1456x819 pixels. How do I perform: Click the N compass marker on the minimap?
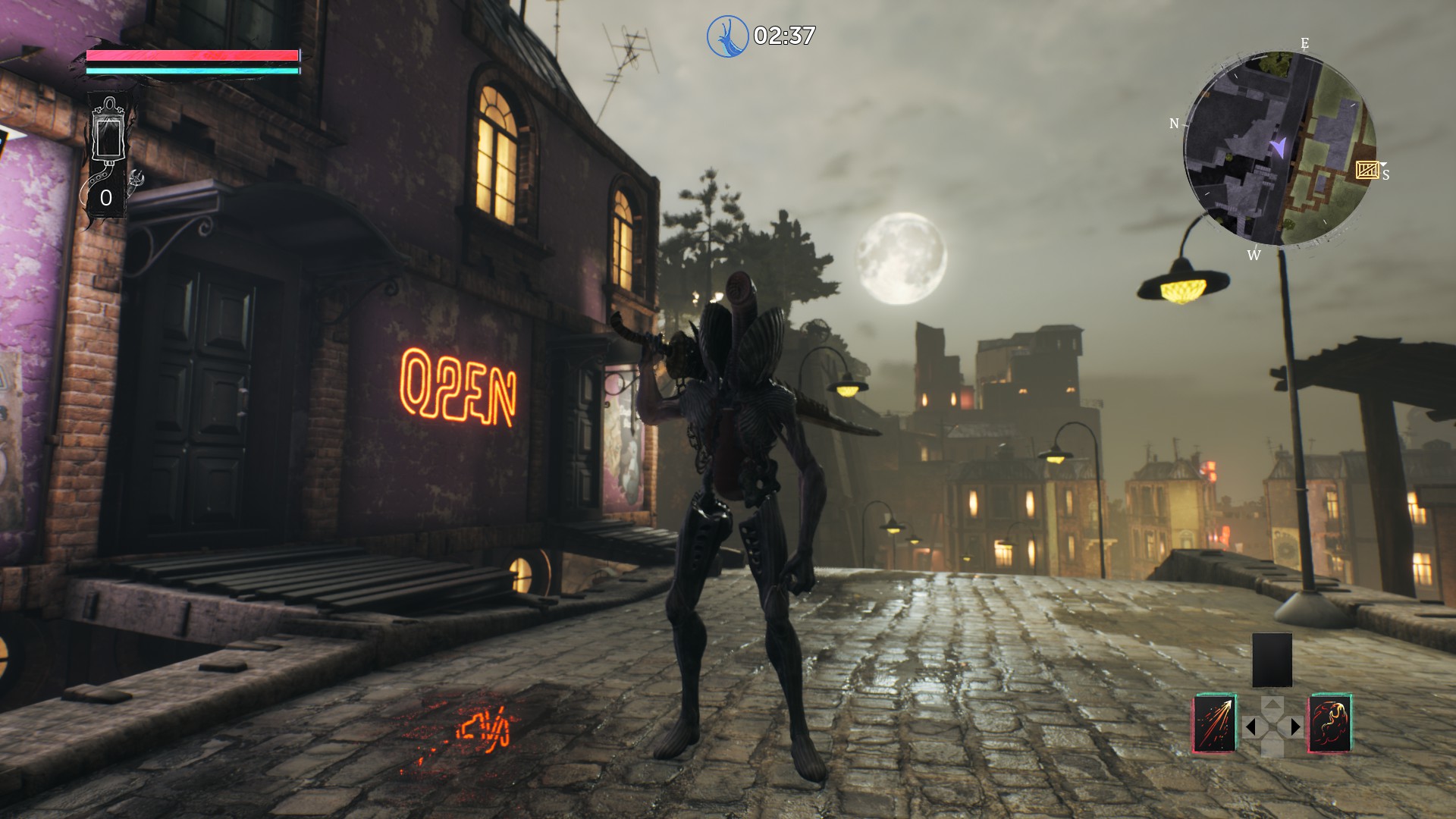pyautogui.click(x=1176, y=123)
